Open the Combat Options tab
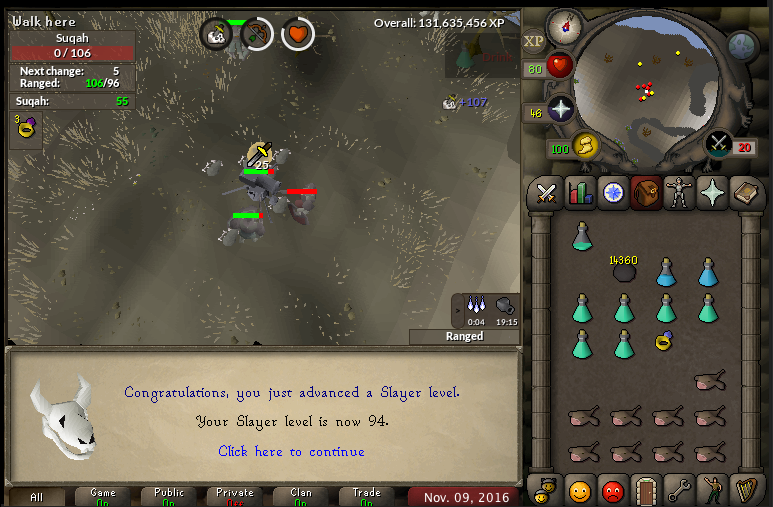This screenshot has width=773, height=507. 546,192
